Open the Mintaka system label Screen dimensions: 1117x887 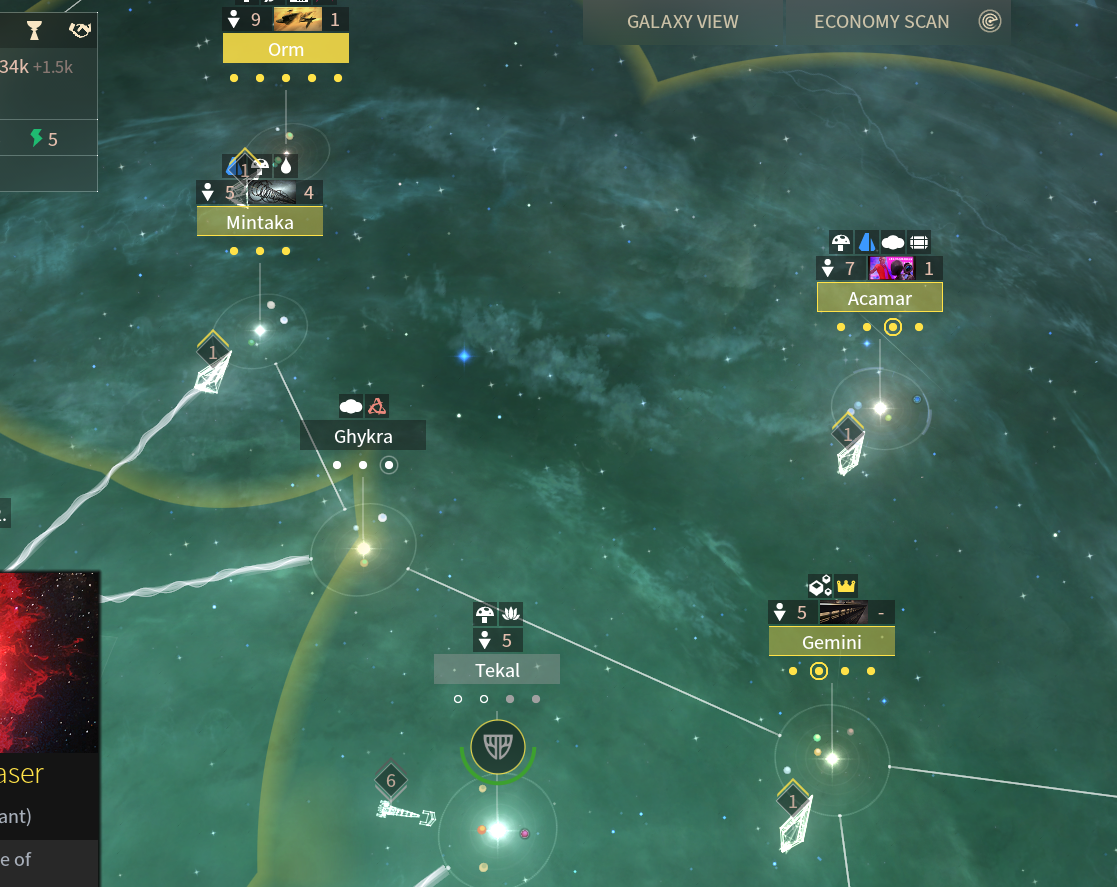click(260, 222)
